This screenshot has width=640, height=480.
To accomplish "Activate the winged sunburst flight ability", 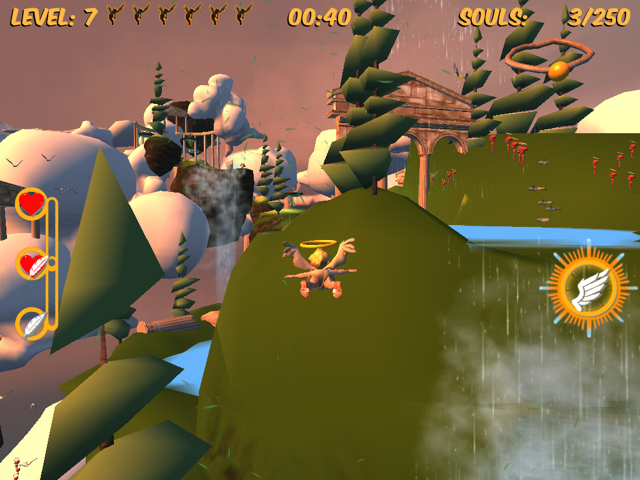I will (x=583, y=289).
